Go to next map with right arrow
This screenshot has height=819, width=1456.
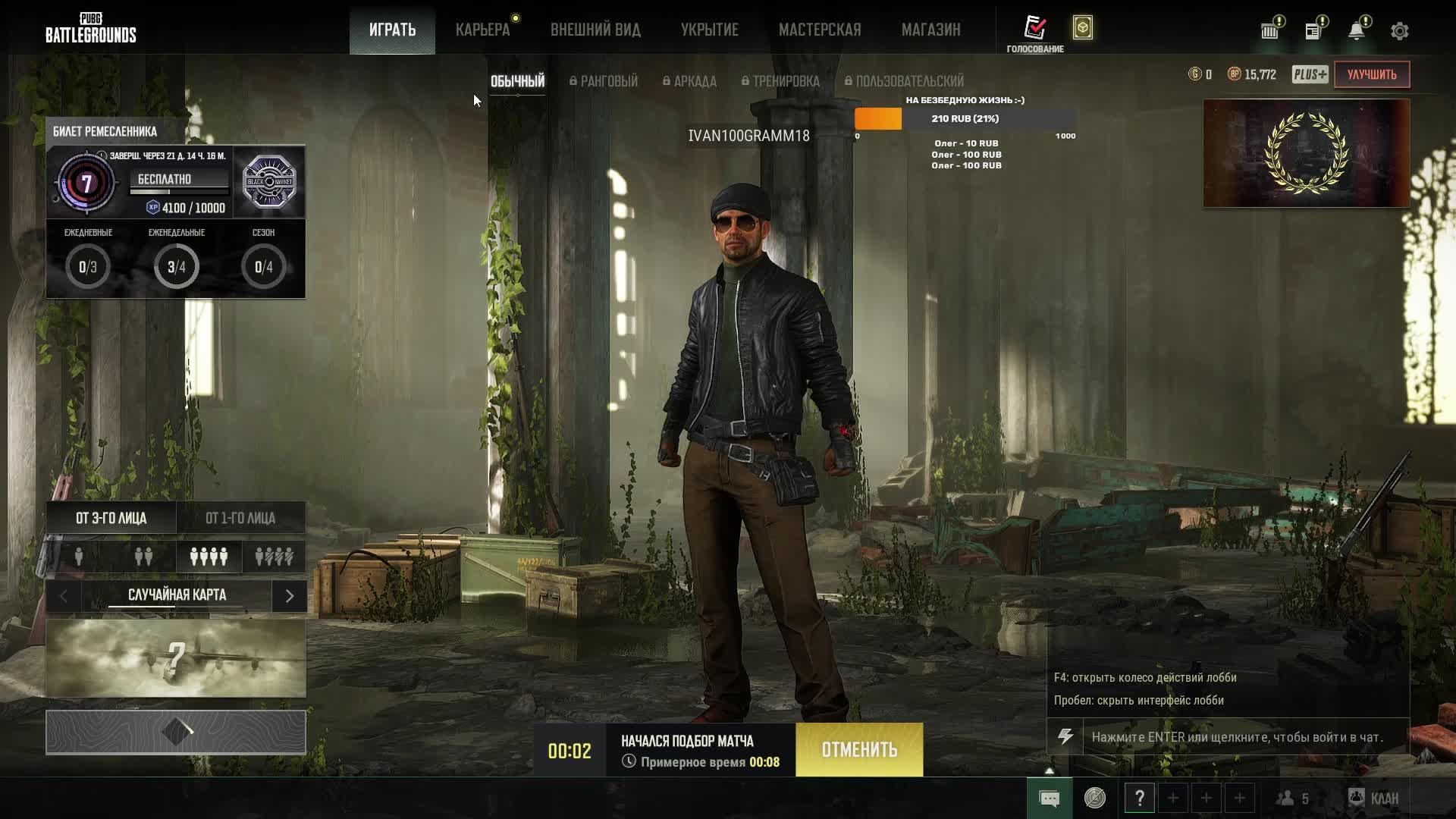pos(289,596)
